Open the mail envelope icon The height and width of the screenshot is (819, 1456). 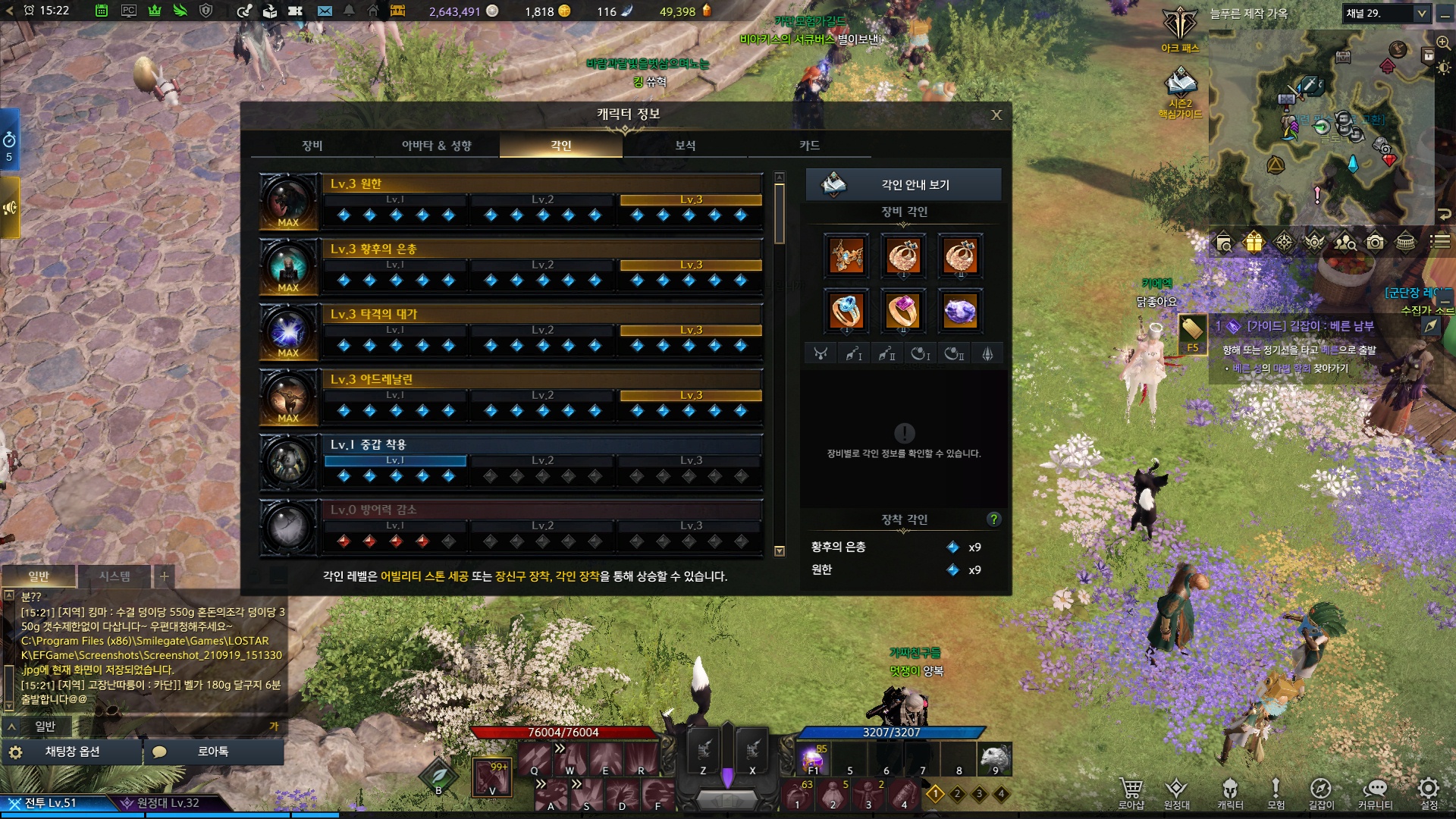tap(325, 11)
